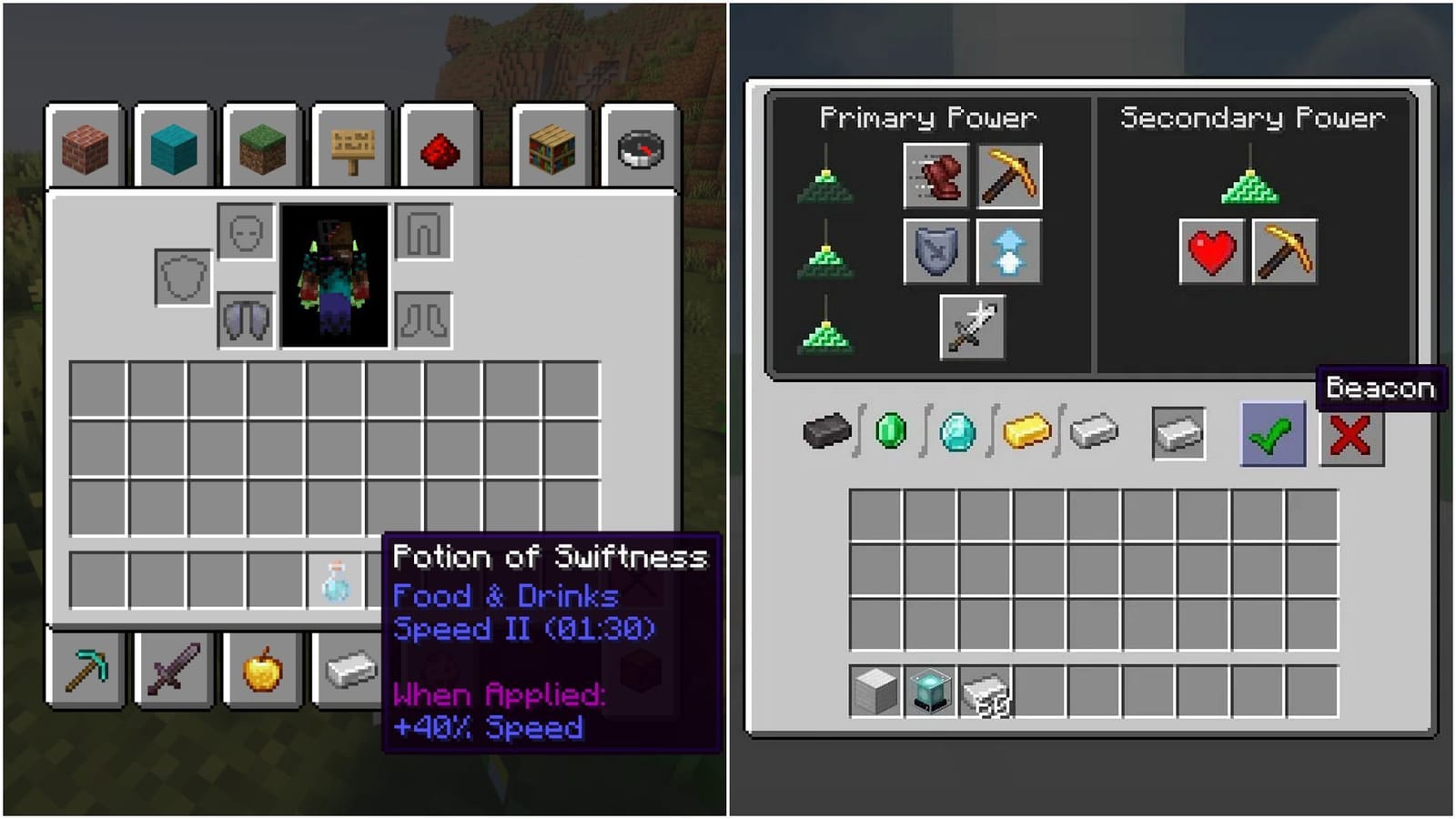
Task: Open the bookshelf creative tab
Action: click(550, 147)
